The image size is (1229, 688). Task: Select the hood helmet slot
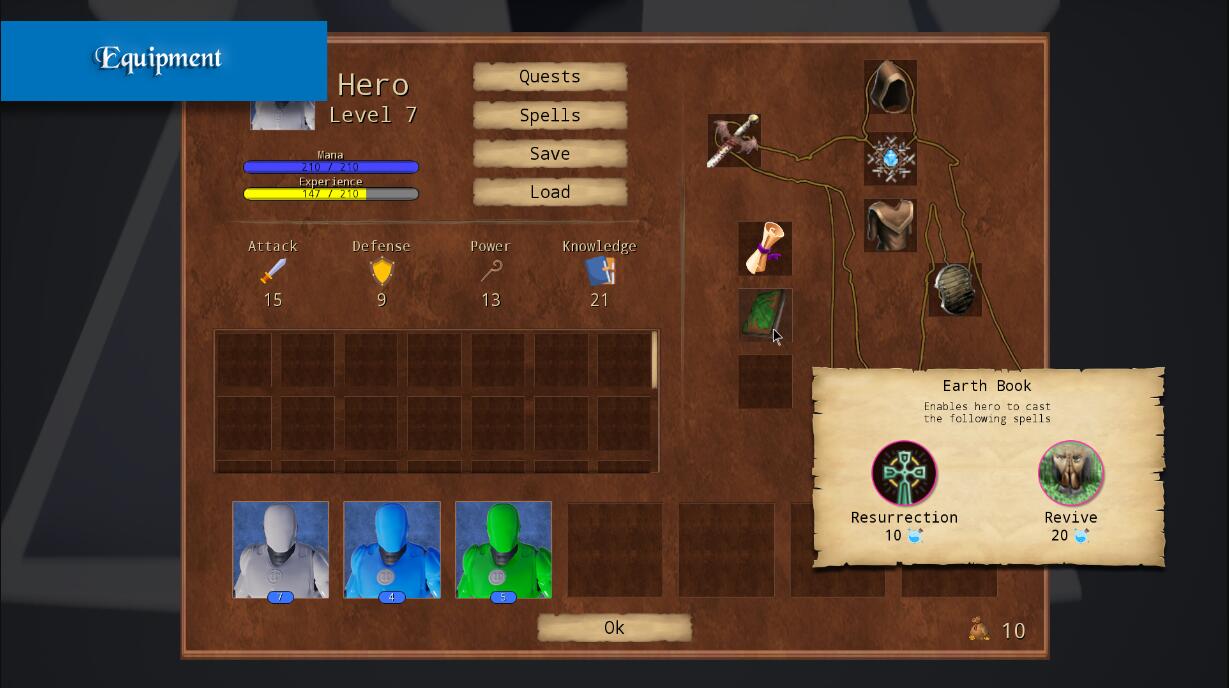pyautogui.click(x=890, y=87)
